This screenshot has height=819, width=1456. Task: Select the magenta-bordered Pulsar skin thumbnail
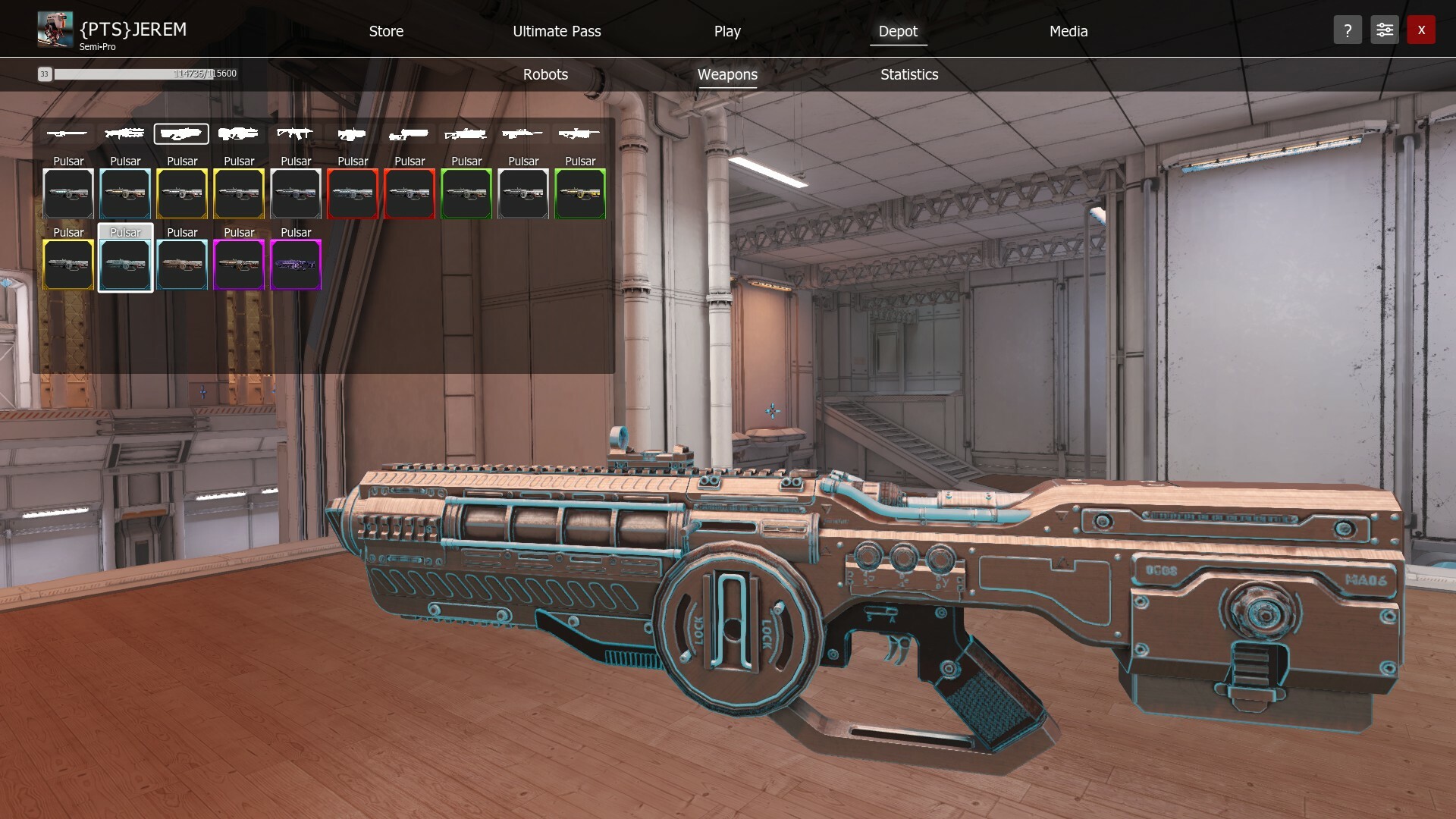(x=239, y=265)
